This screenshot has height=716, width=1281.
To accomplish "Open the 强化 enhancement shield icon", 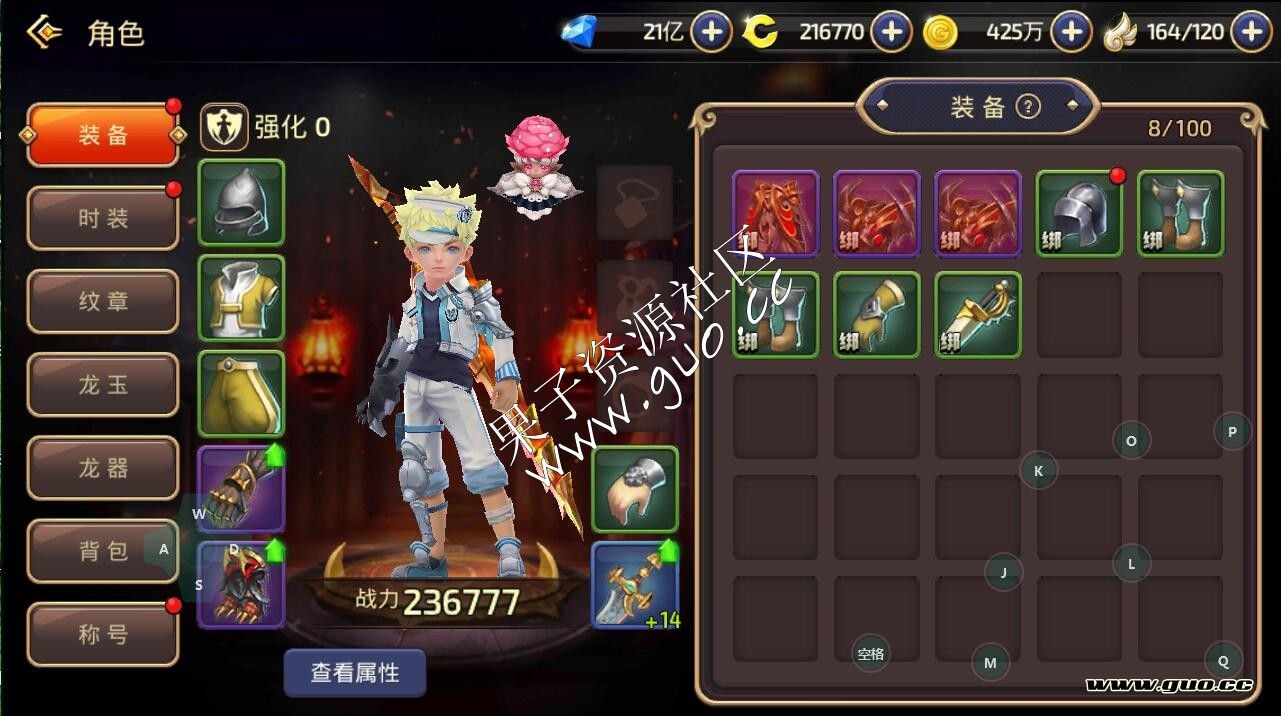I will 225,127.
